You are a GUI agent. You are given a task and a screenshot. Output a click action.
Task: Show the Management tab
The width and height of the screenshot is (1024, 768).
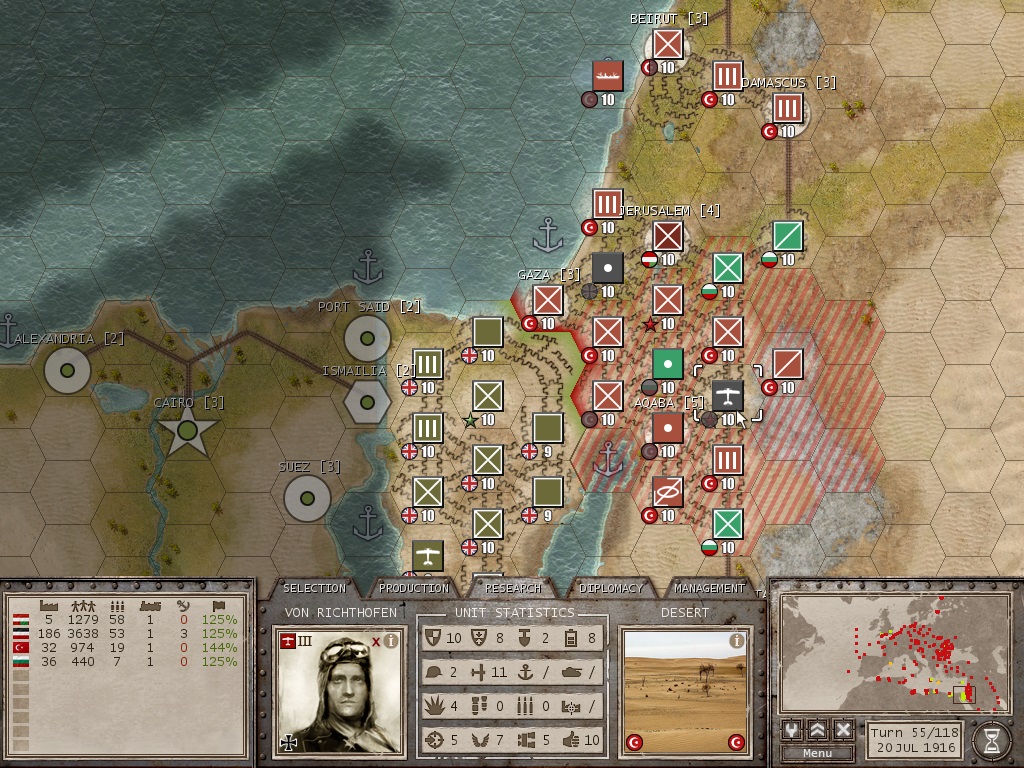tap(709, 588)
